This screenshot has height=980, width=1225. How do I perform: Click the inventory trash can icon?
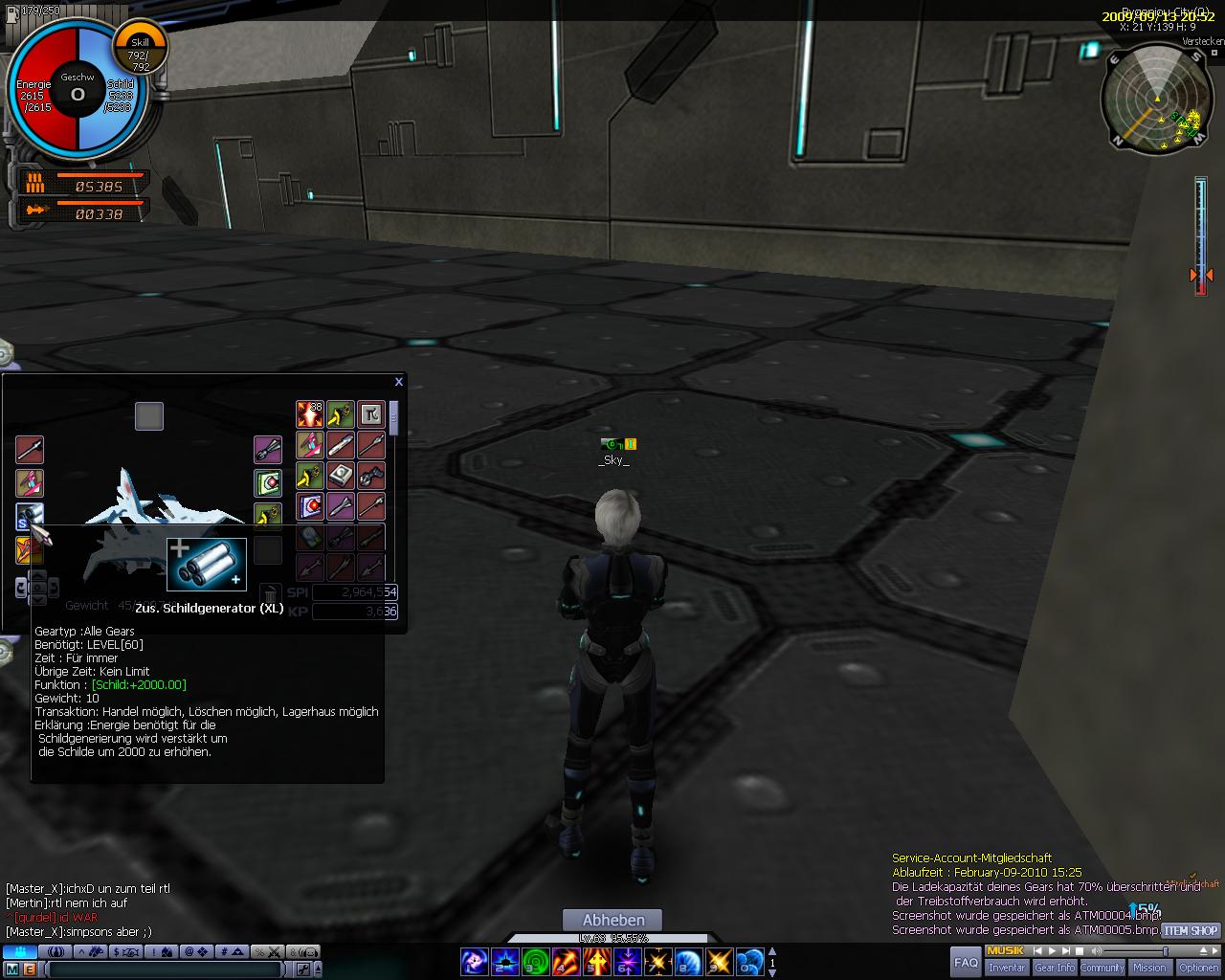coord(270,595)
